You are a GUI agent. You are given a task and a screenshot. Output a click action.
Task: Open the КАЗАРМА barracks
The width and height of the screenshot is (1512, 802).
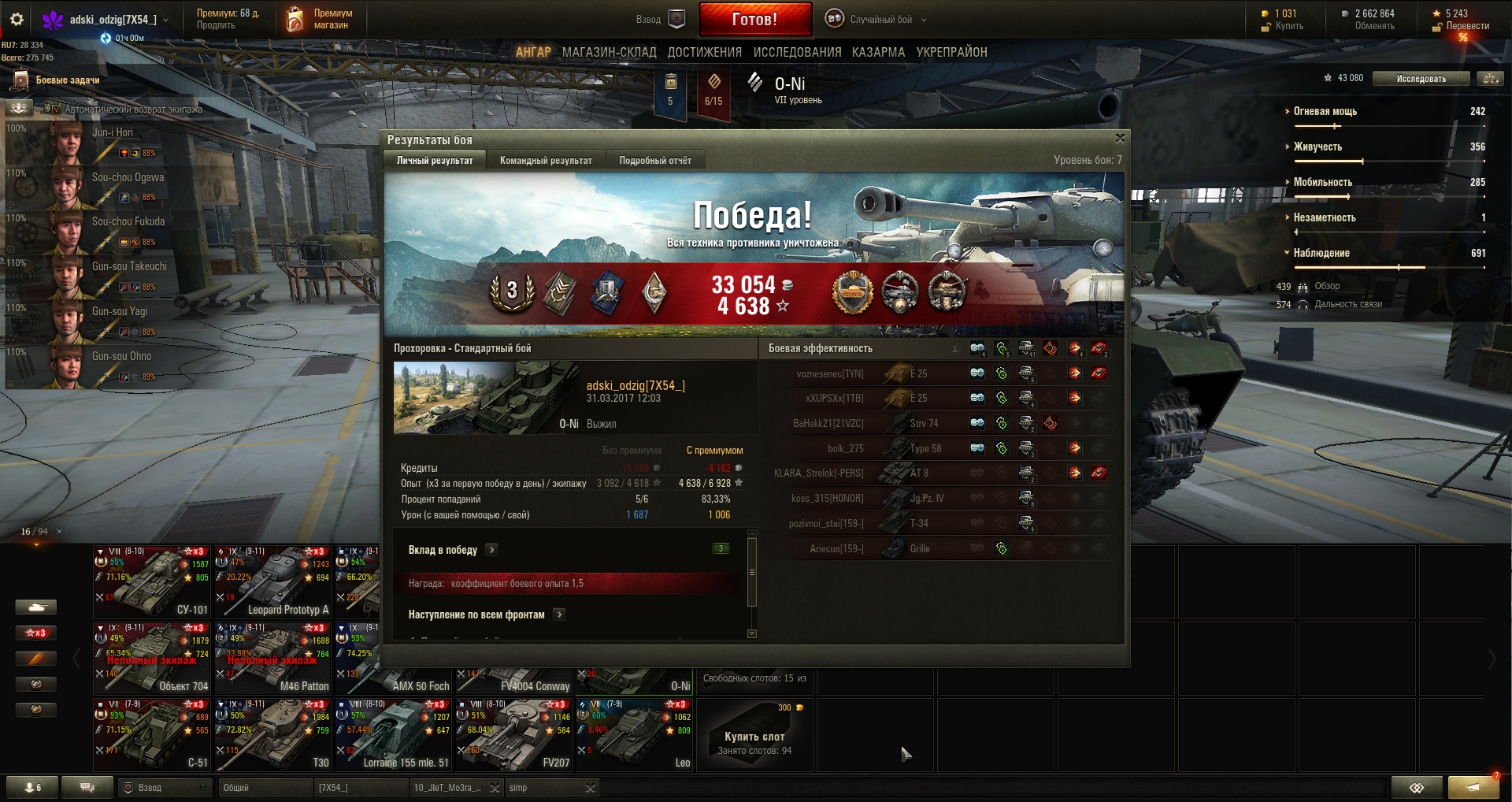click(878, 52)
